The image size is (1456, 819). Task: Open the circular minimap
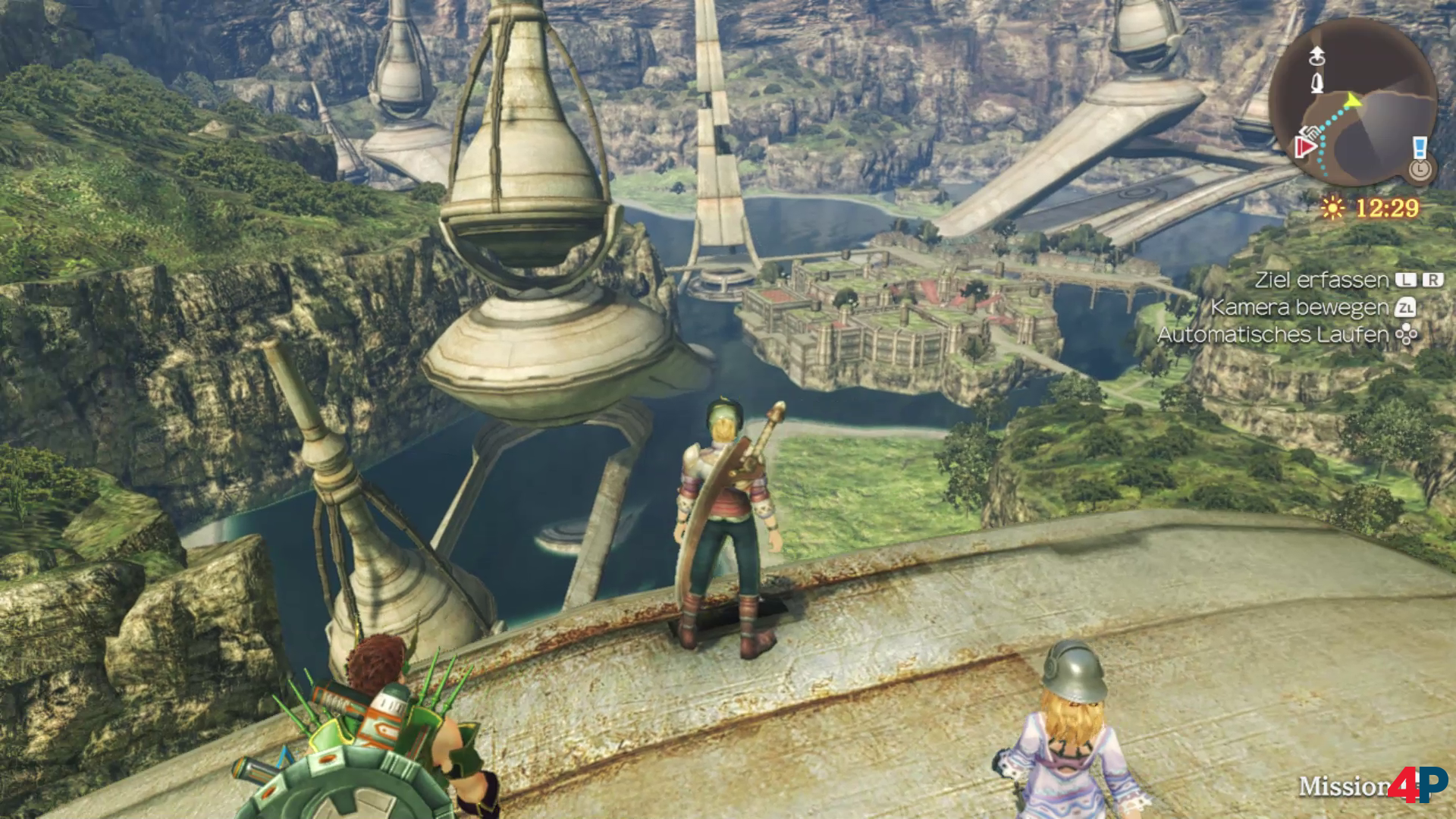click(1352, 102)
